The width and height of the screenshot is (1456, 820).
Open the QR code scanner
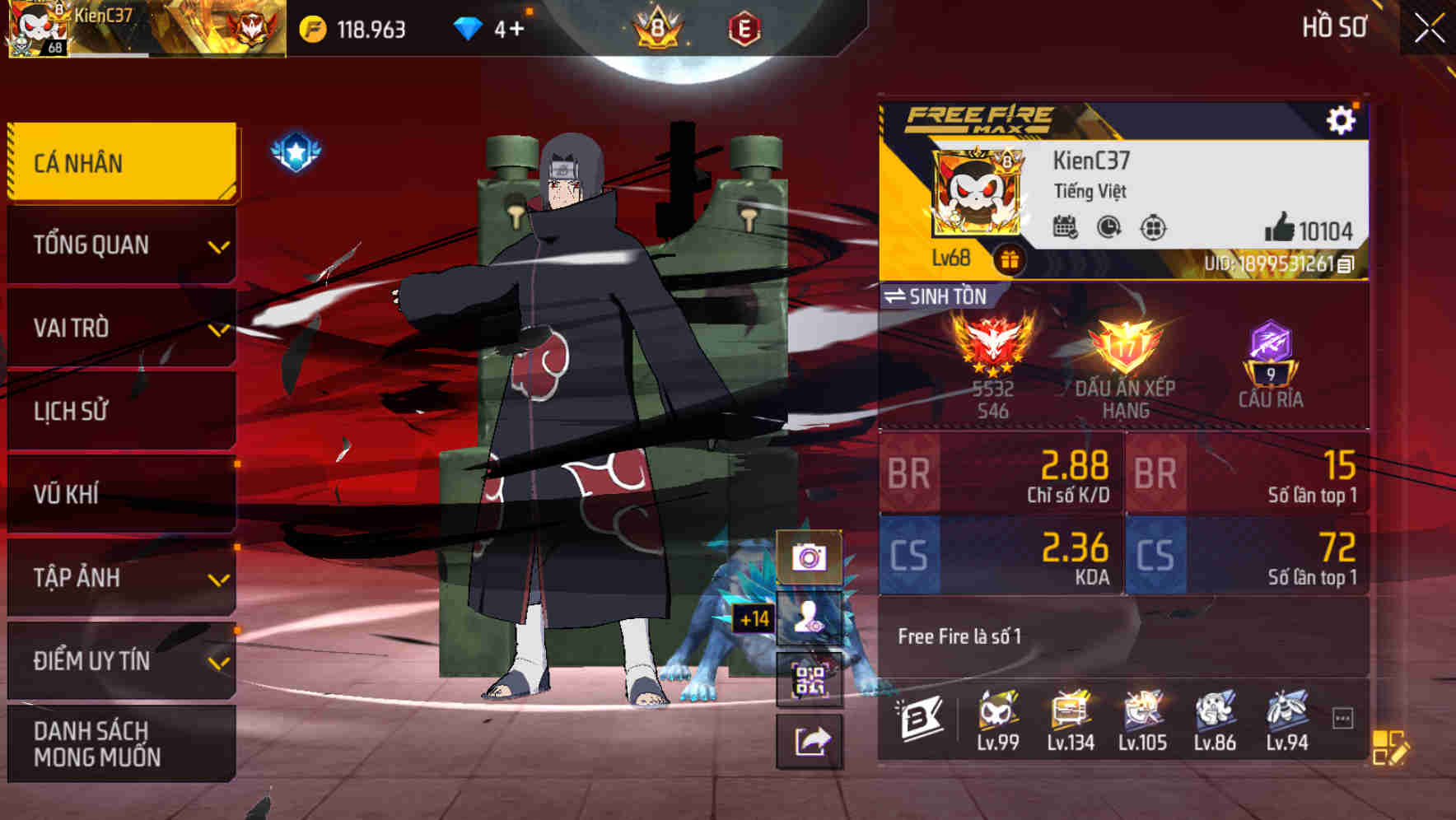click(810, 681)
